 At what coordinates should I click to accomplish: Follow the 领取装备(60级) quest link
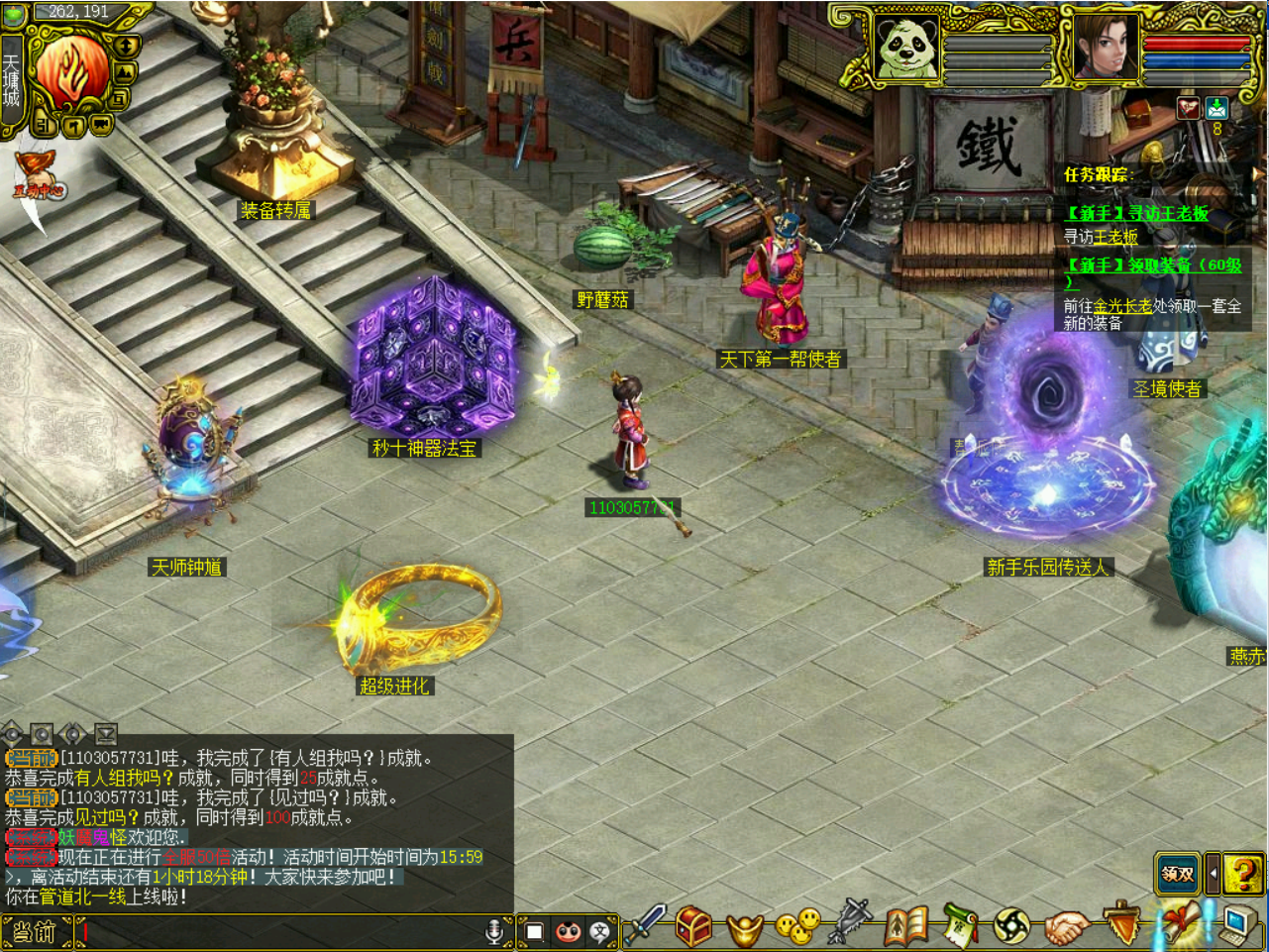pyautogui.click(x=1153, y=265)
